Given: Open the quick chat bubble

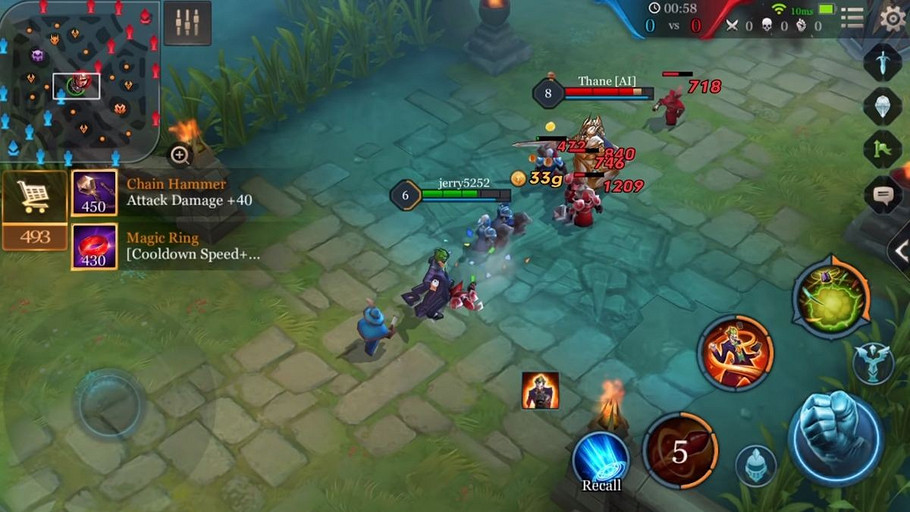Looking at the screenshot, I should [x=882, y=194].
